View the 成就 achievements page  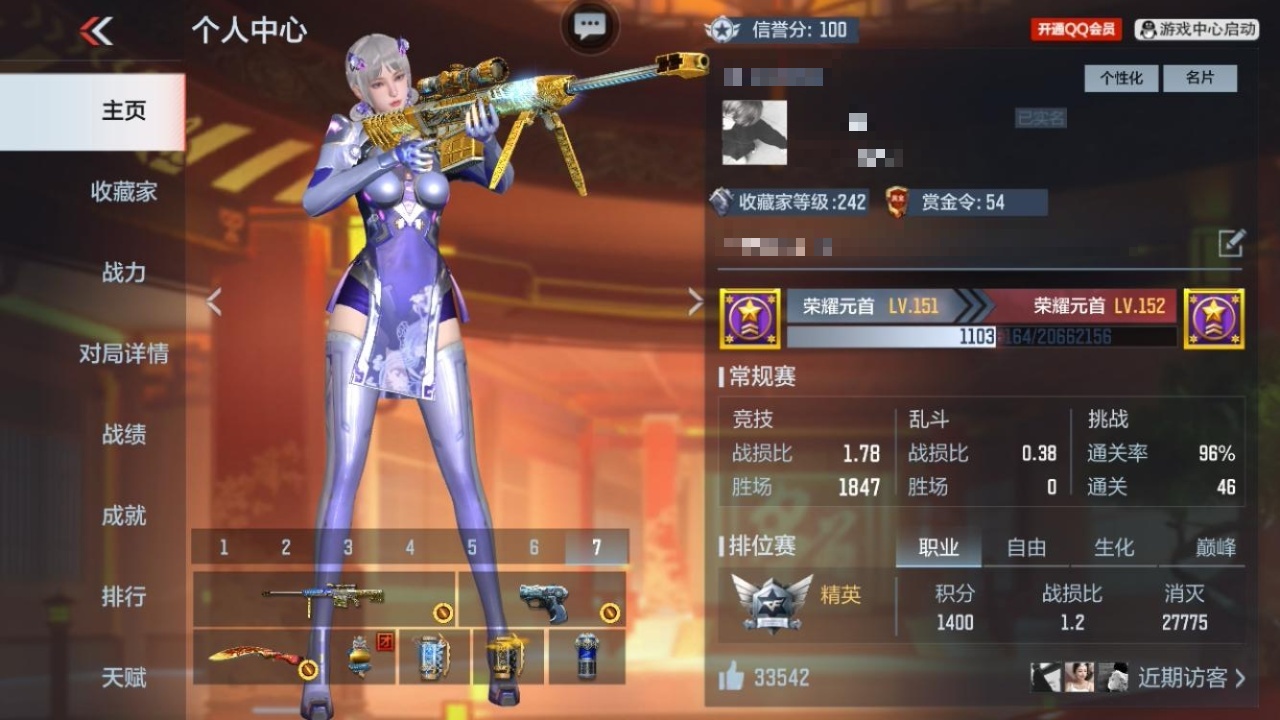click(123, 515)
